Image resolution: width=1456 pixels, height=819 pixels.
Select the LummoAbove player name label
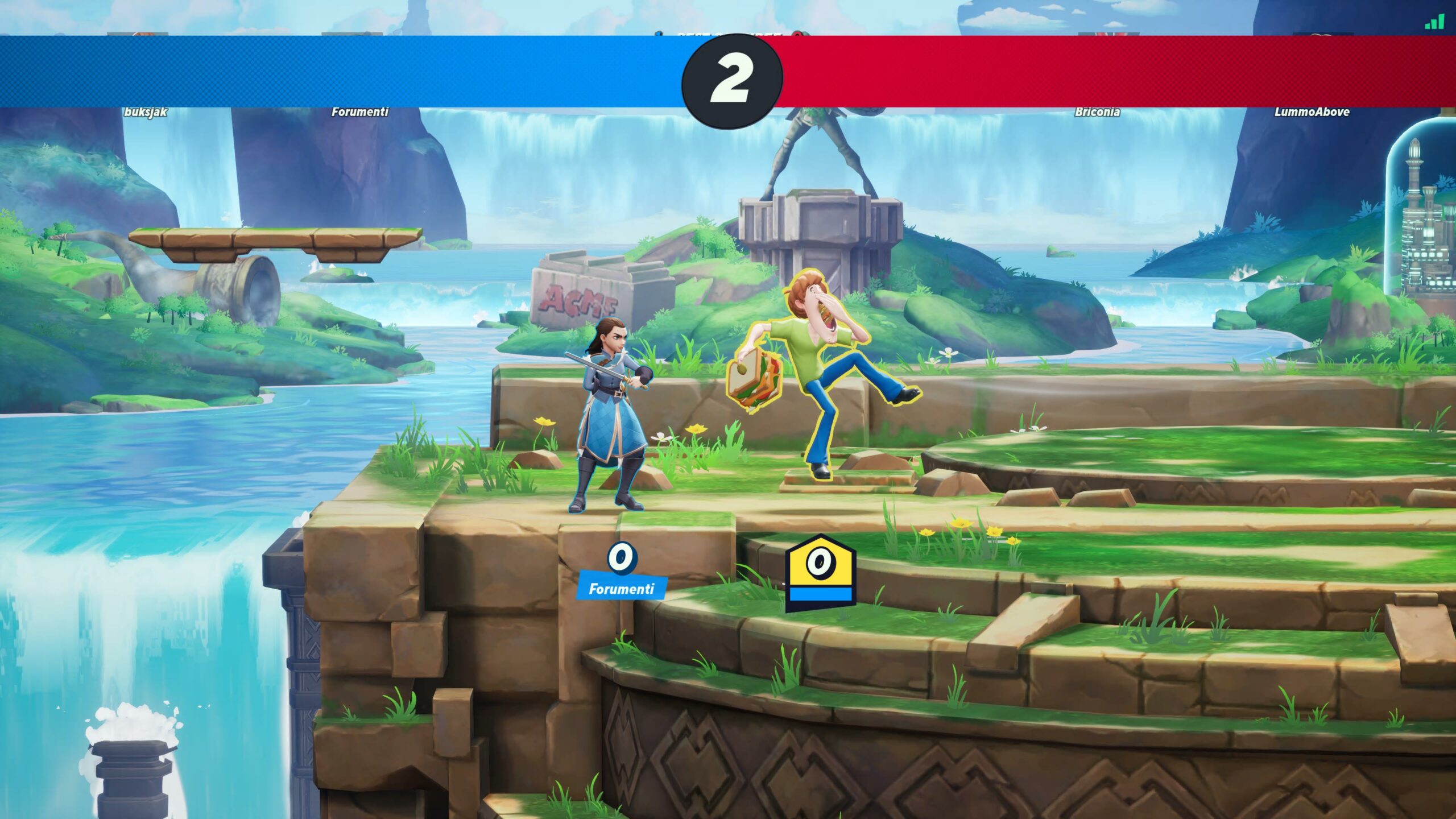(x=1312, y=112)
